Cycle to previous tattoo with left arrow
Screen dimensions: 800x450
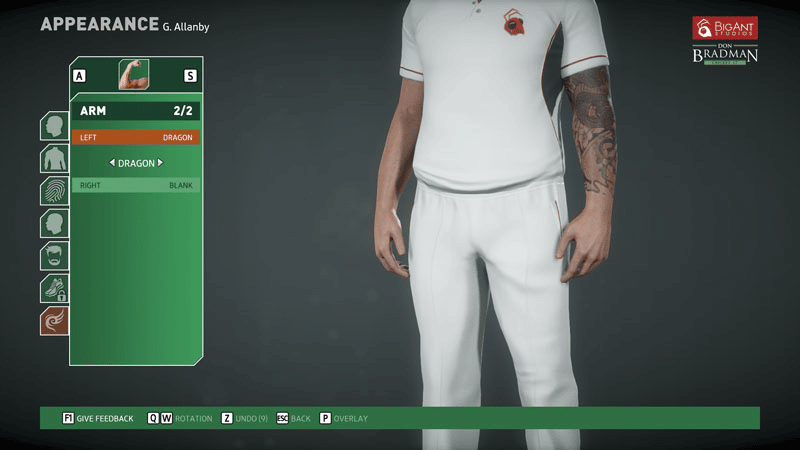pos(112,162)
